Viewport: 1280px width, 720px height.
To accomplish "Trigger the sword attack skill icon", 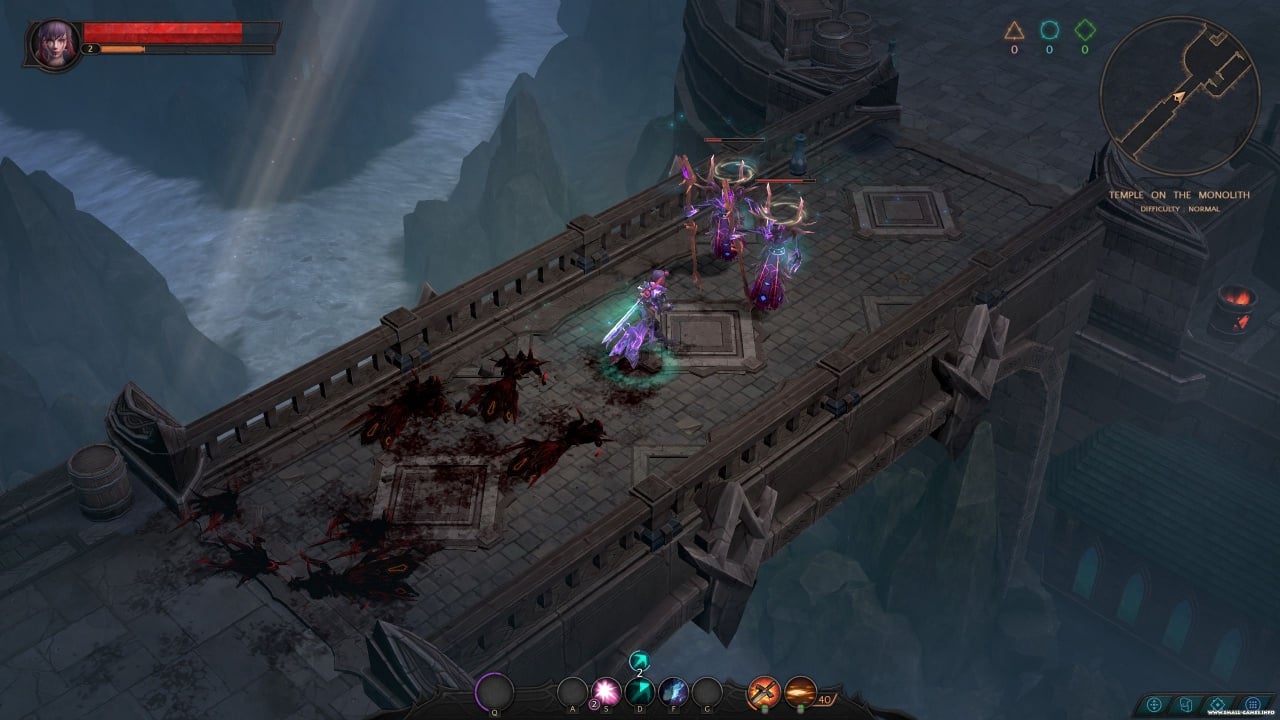I will pyautogui.click(x=765, y=691).
